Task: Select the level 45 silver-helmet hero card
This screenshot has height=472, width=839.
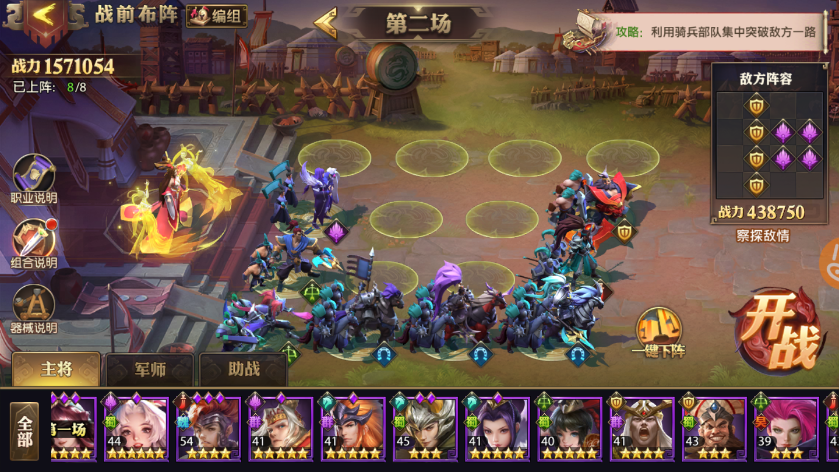Action: [x=424, y=428]
